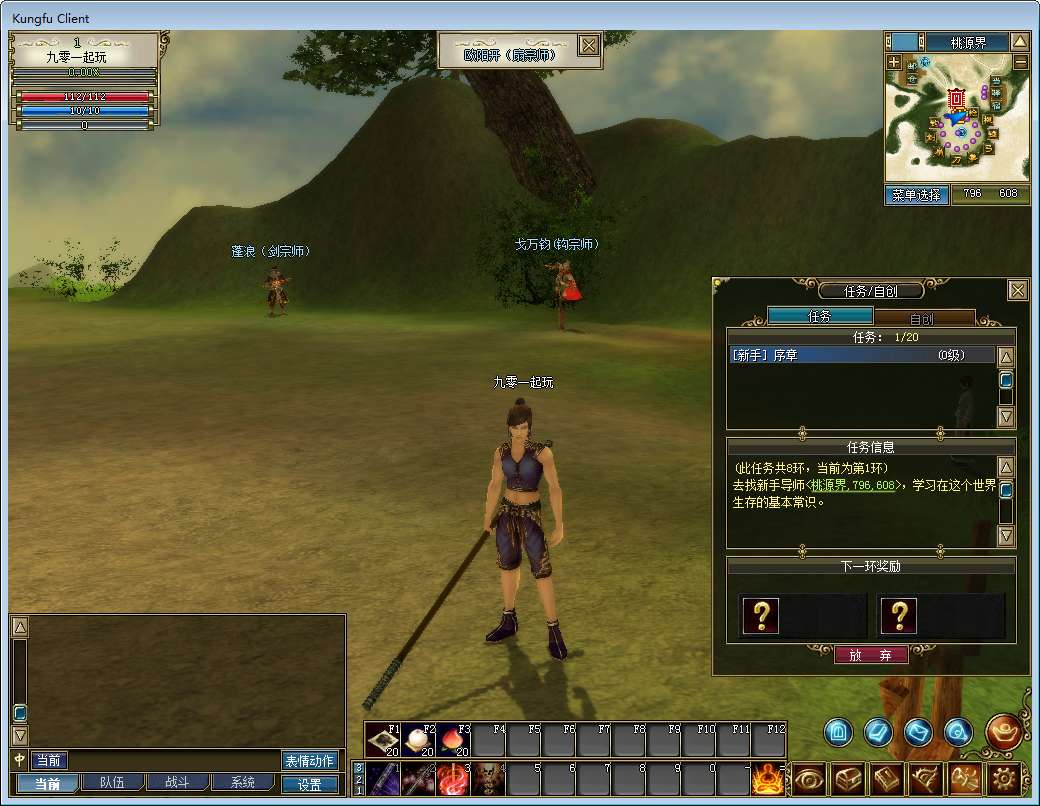Open system settings via the gear icon

(x=1003, y=778)
